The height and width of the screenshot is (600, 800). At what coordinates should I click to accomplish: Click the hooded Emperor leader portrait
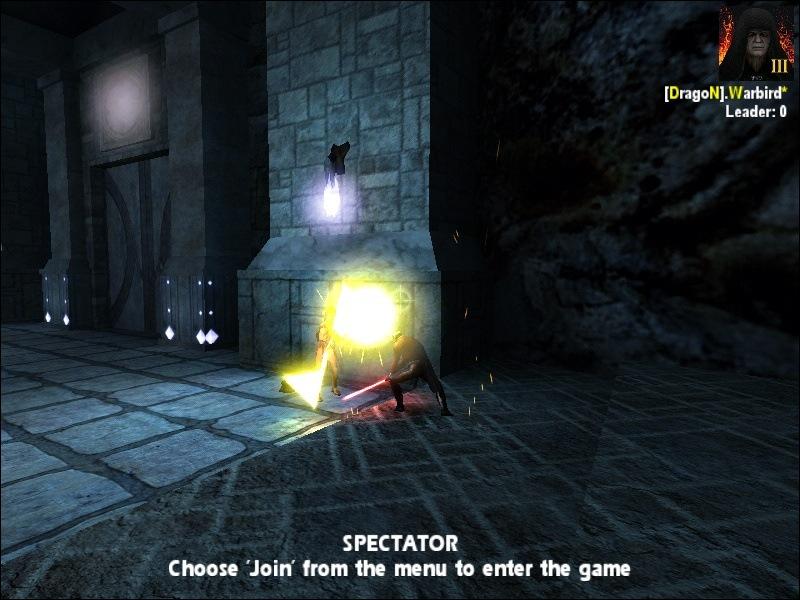tap(755, 43)
